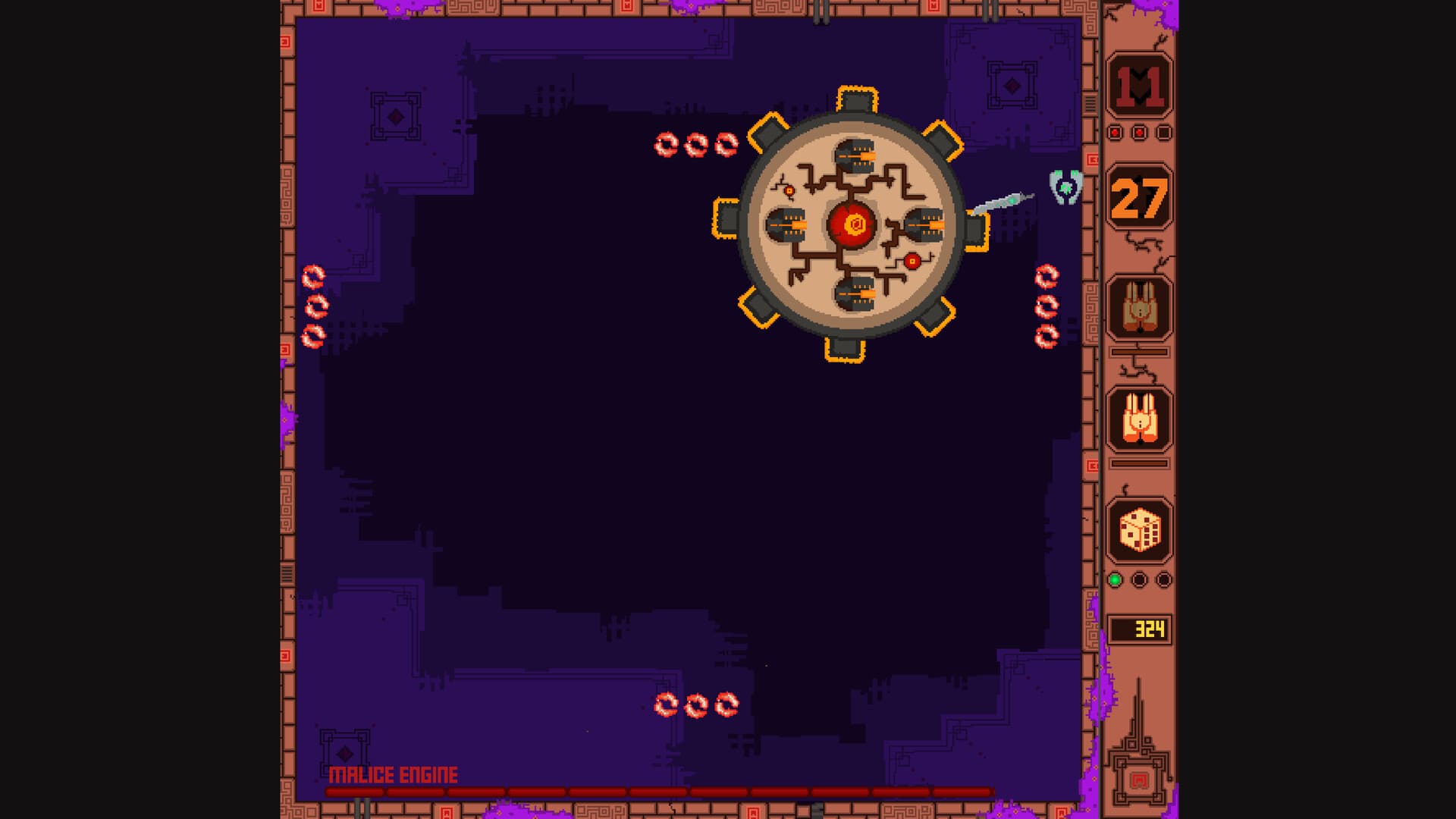Click the red core of the Malice Engine
Screen dimensions: 1456x819
(x=851, y=224)
